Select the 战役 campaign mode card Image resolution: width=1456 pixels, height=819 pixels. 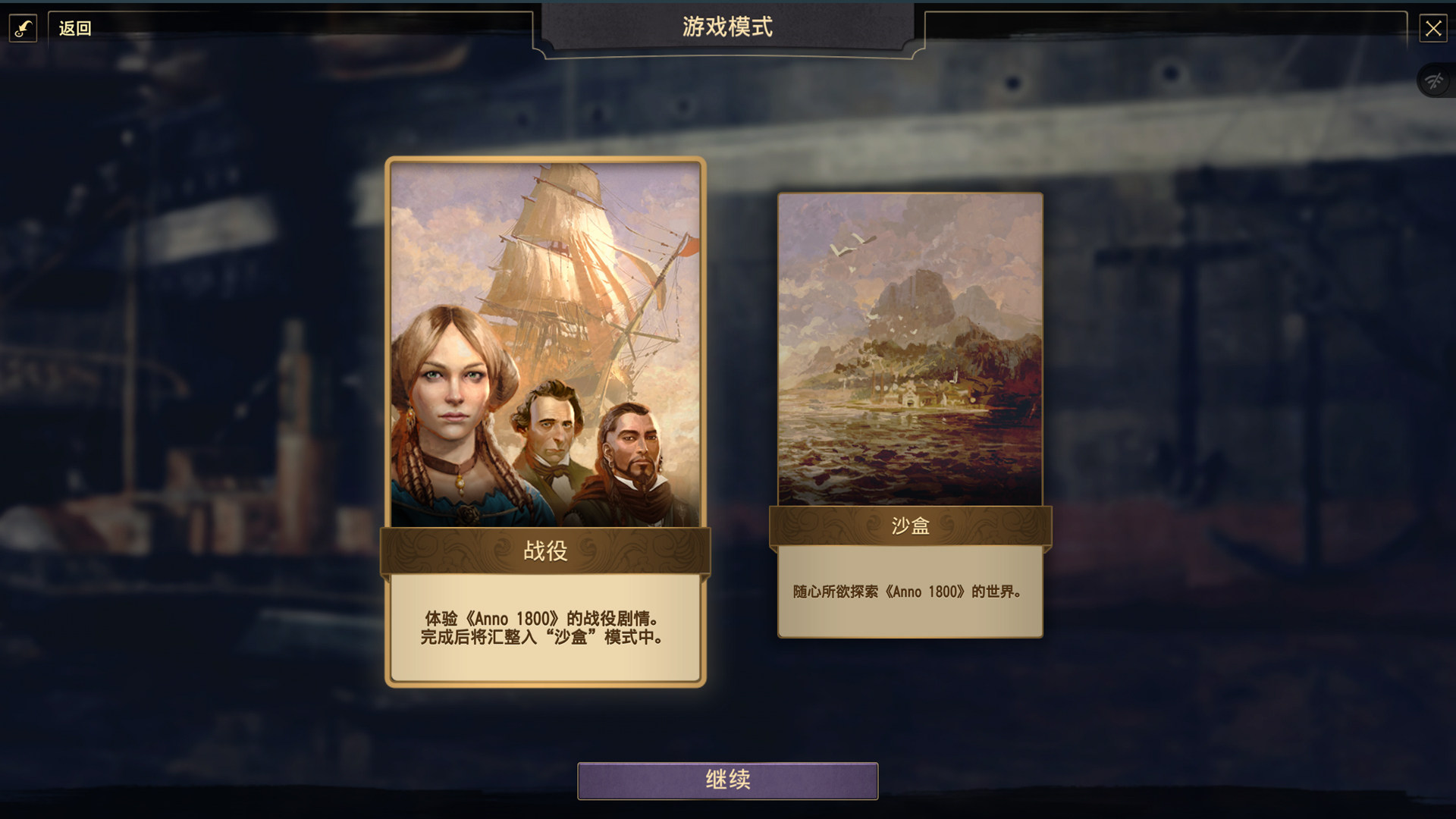tap(545, 421)
